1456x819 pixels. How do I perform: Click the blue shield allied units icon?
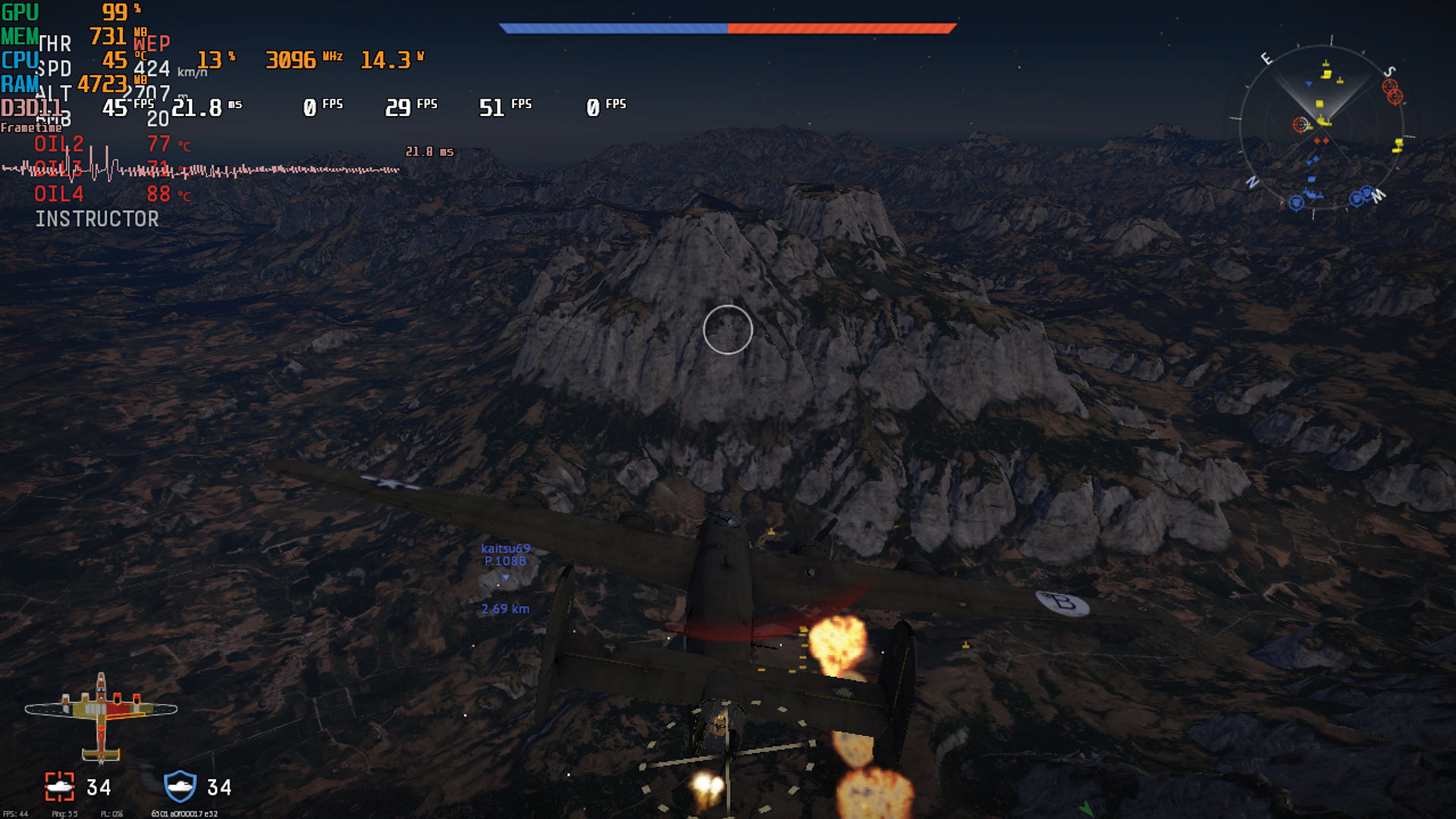pyautogui.click(x=180, y=786)
